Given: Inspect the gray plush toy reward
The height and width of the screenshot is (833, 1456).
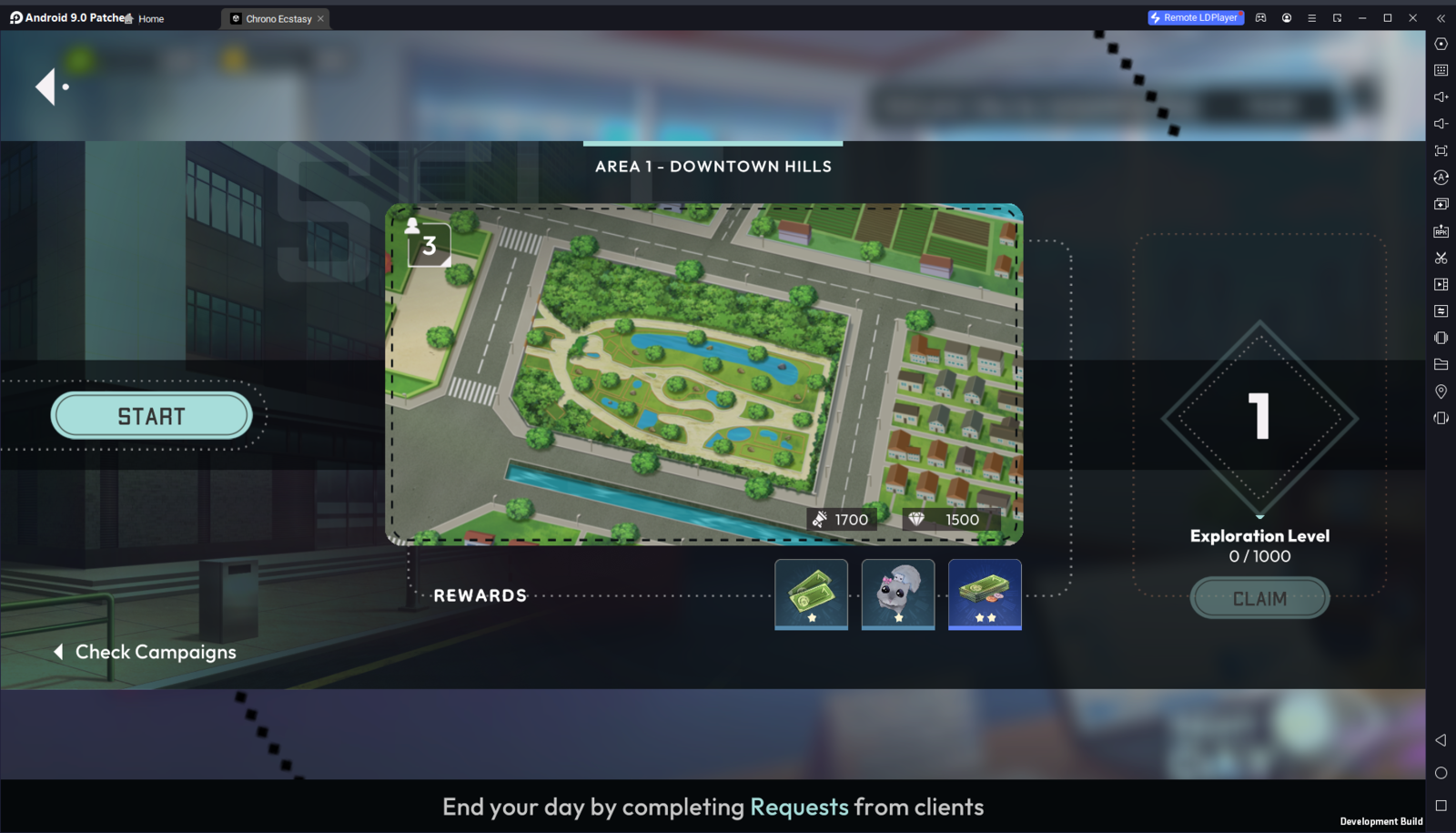Looking at the screenshot, I should (x=898, y=594).
